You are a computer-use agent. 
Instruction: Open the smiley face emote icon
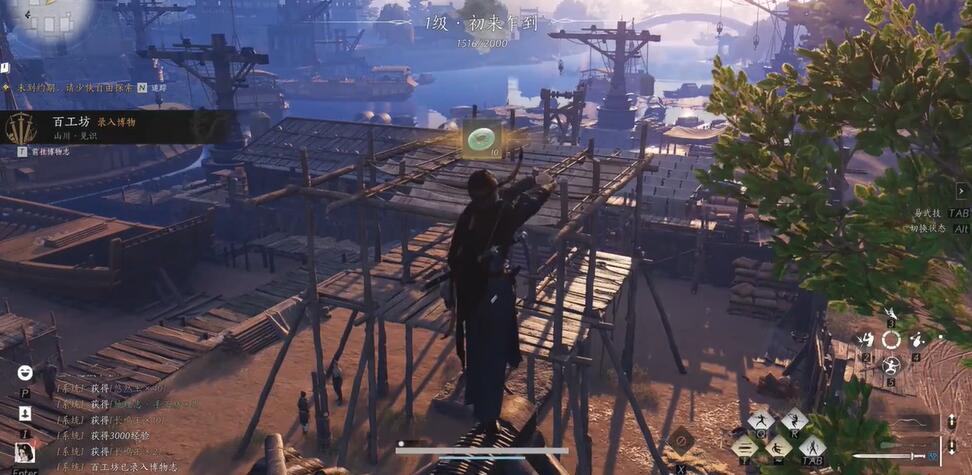click(x=25, y=372)
